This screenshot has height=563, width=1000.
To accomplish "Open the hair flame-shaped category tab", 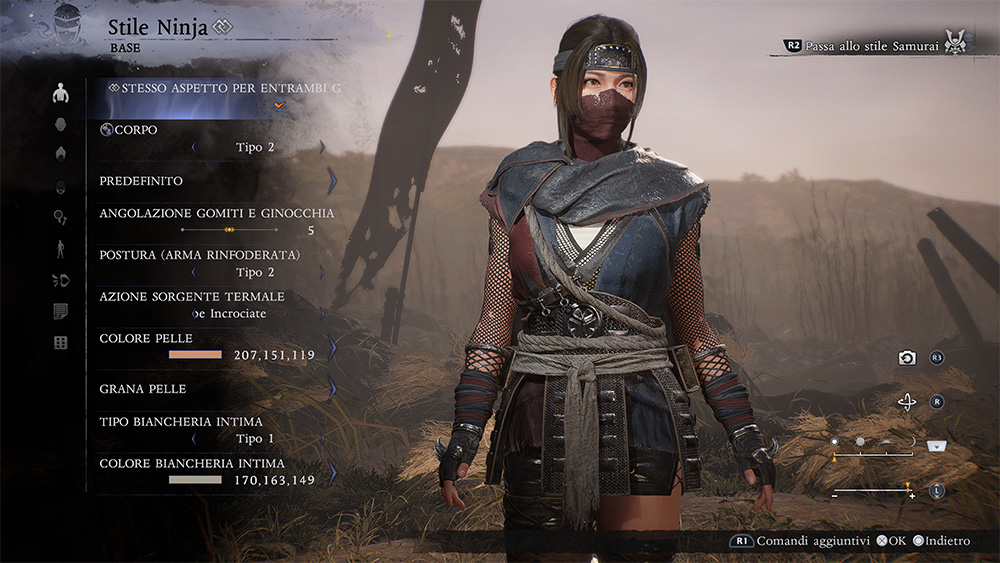I will [x=61, y=154].
